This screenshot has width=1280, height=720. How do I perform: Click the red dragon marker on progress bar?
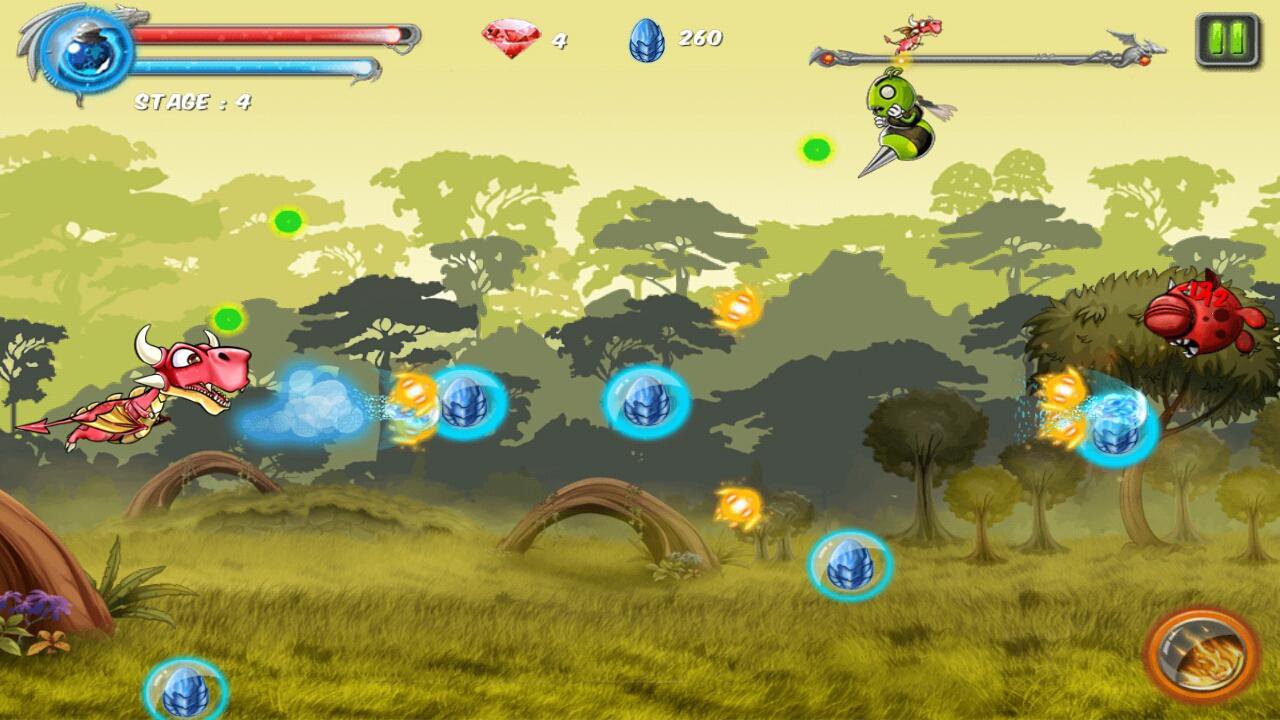[x=917, y=31]
